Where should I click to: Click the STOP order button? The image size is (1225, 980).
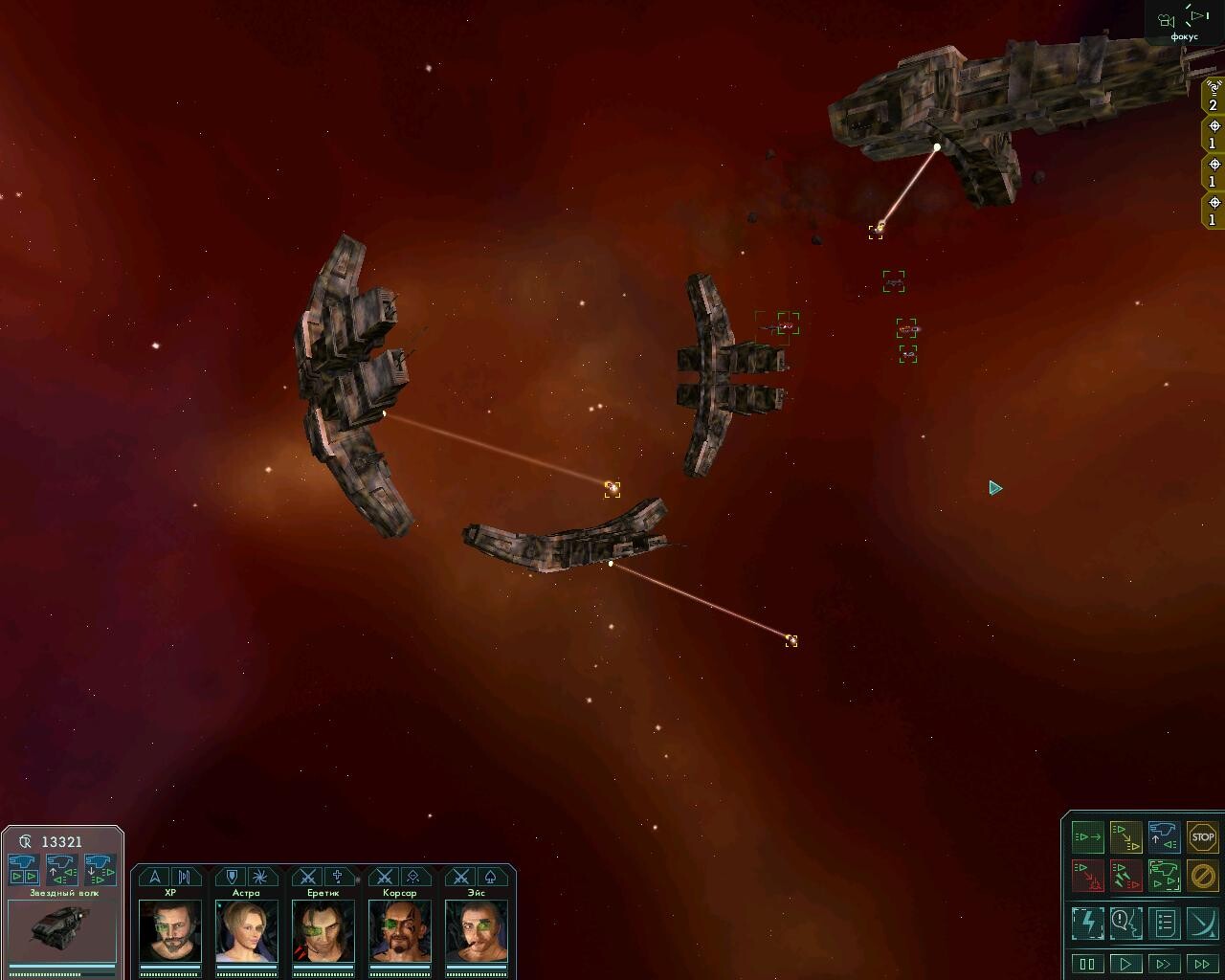[x=1202, y=837]
